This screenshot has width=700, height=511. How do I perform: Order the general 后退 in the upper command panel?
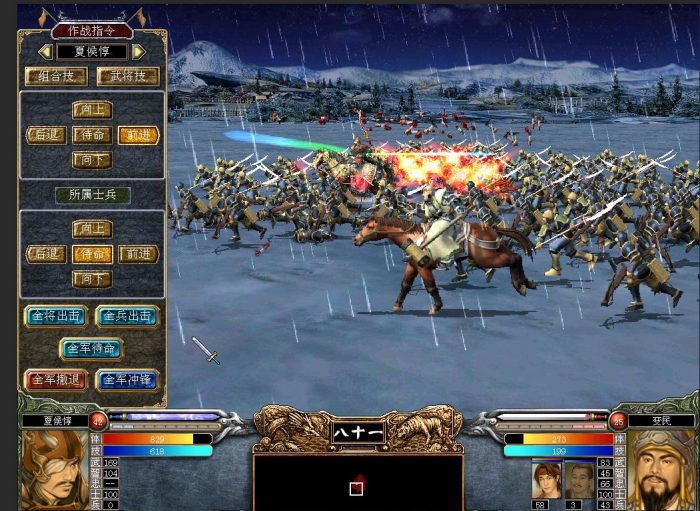[46, 135]
